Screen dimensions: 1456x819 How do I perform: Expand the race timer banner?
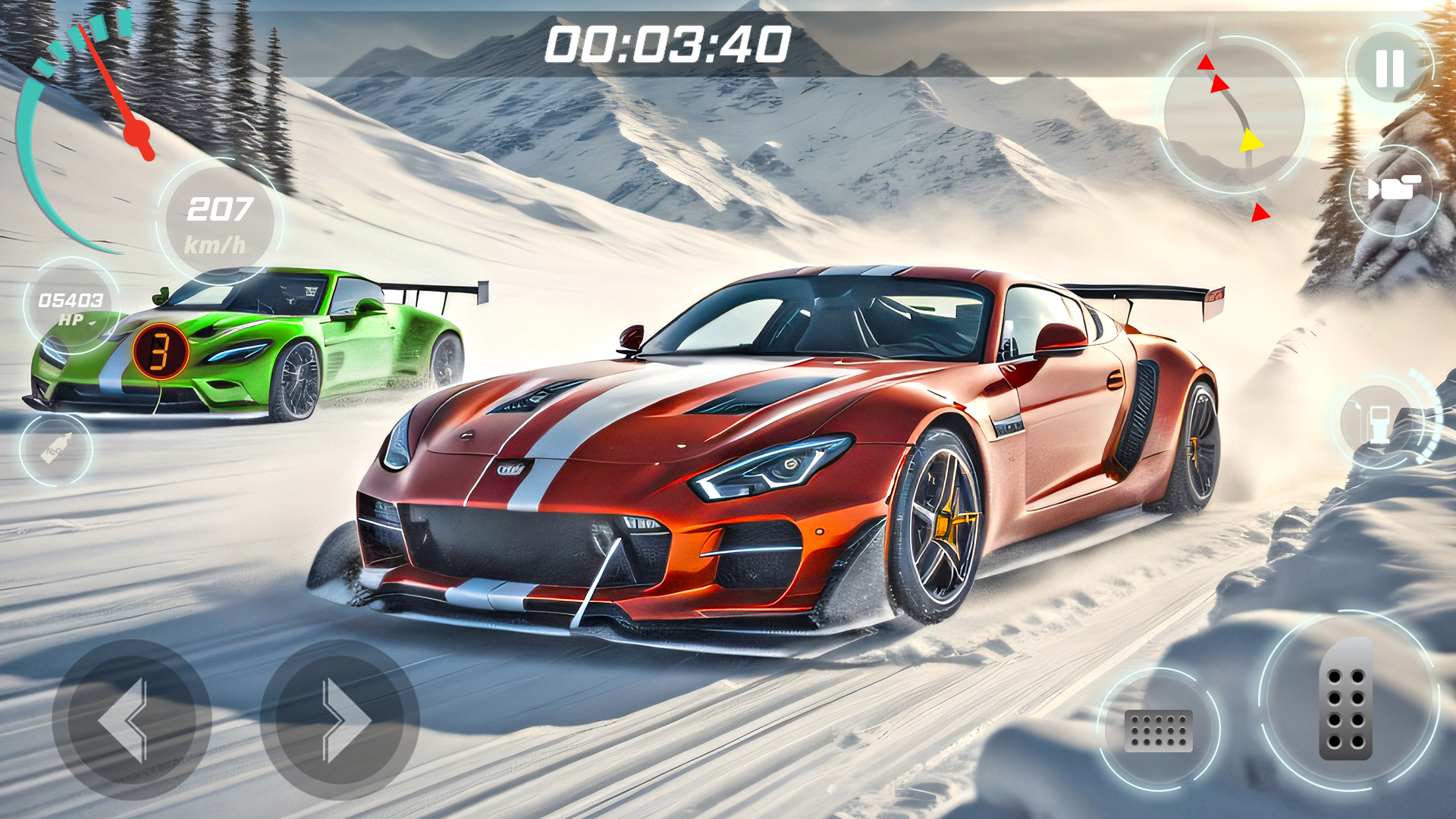click(666, 45)
